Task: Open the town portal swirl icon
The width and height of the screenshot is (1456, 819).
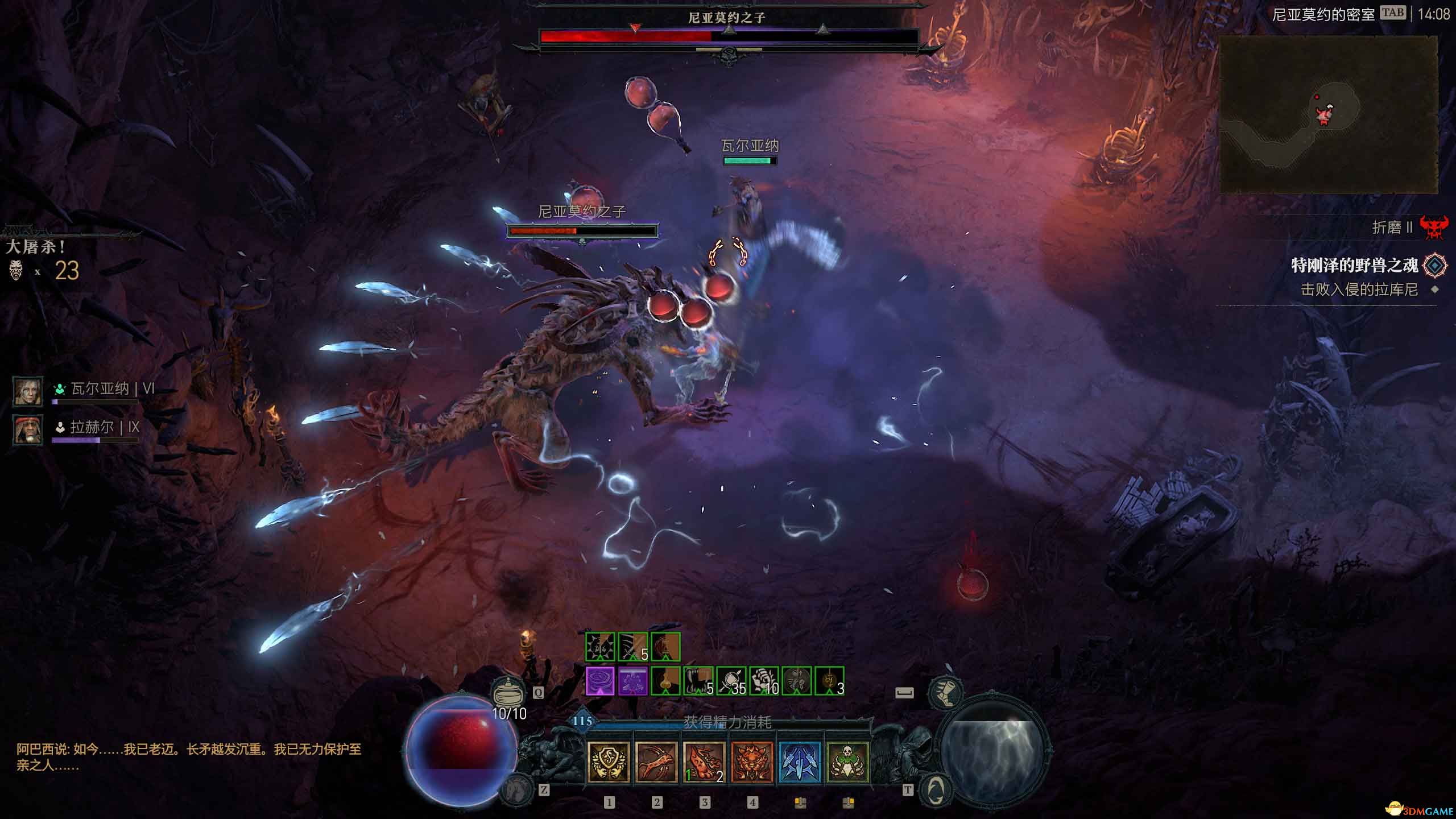Action: [x=934, y=789]
